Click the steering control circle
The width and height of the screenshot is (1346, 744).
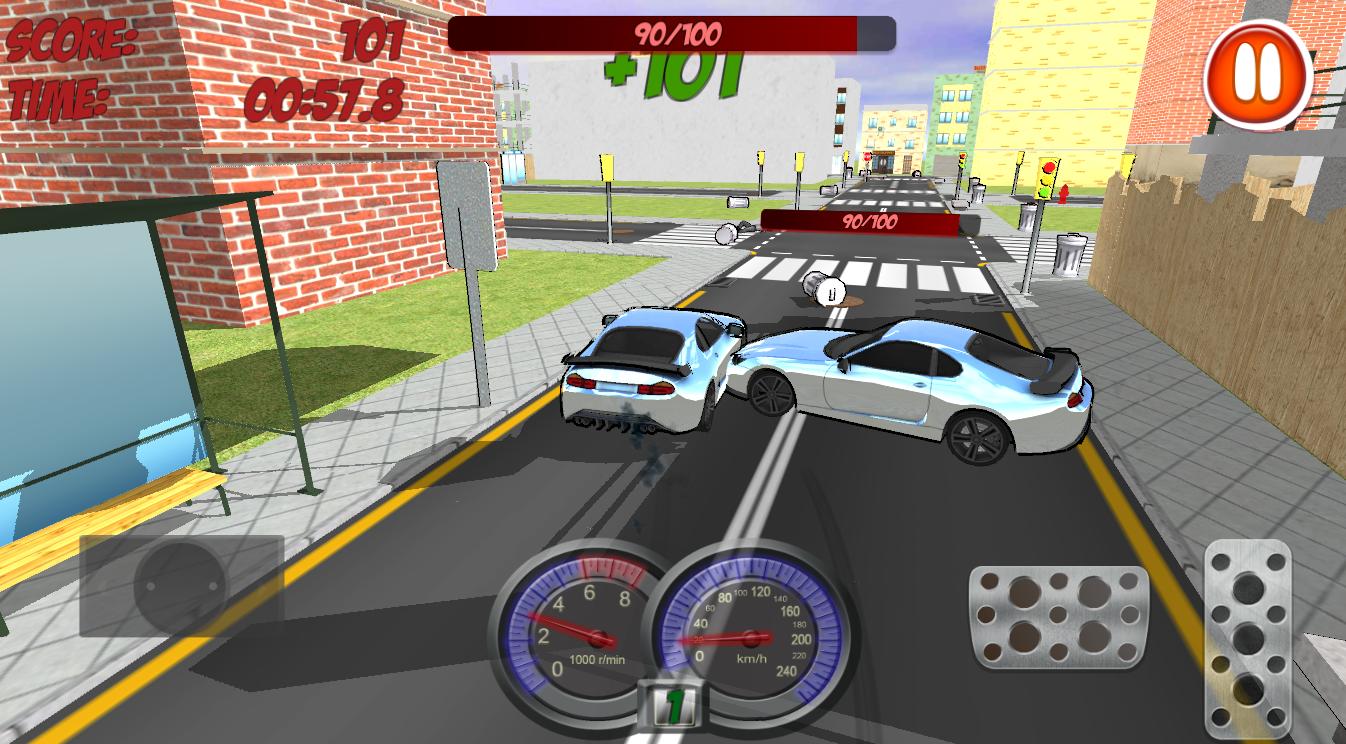click(180, 585)
